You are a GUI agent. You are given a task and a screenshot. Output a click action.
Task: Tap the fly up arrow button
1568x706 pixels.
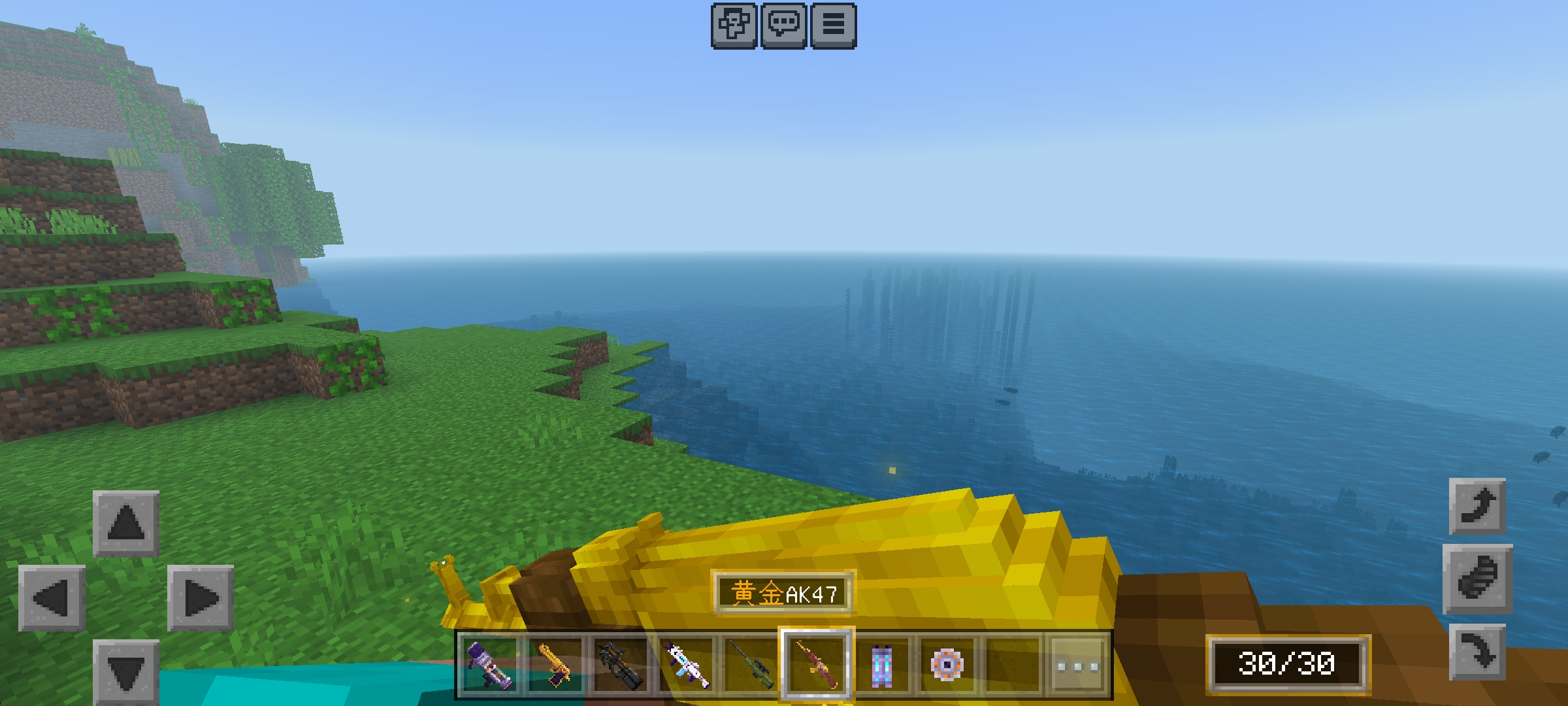click(1477, 507)
